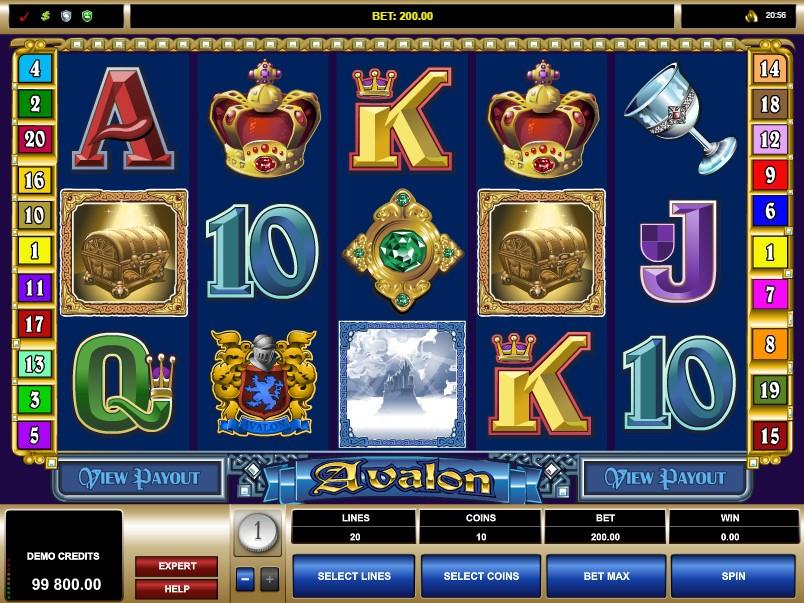Viewport: 804px width, 603px height.
Task: Open the green shield icon
Action: click(x=87, y=16)
